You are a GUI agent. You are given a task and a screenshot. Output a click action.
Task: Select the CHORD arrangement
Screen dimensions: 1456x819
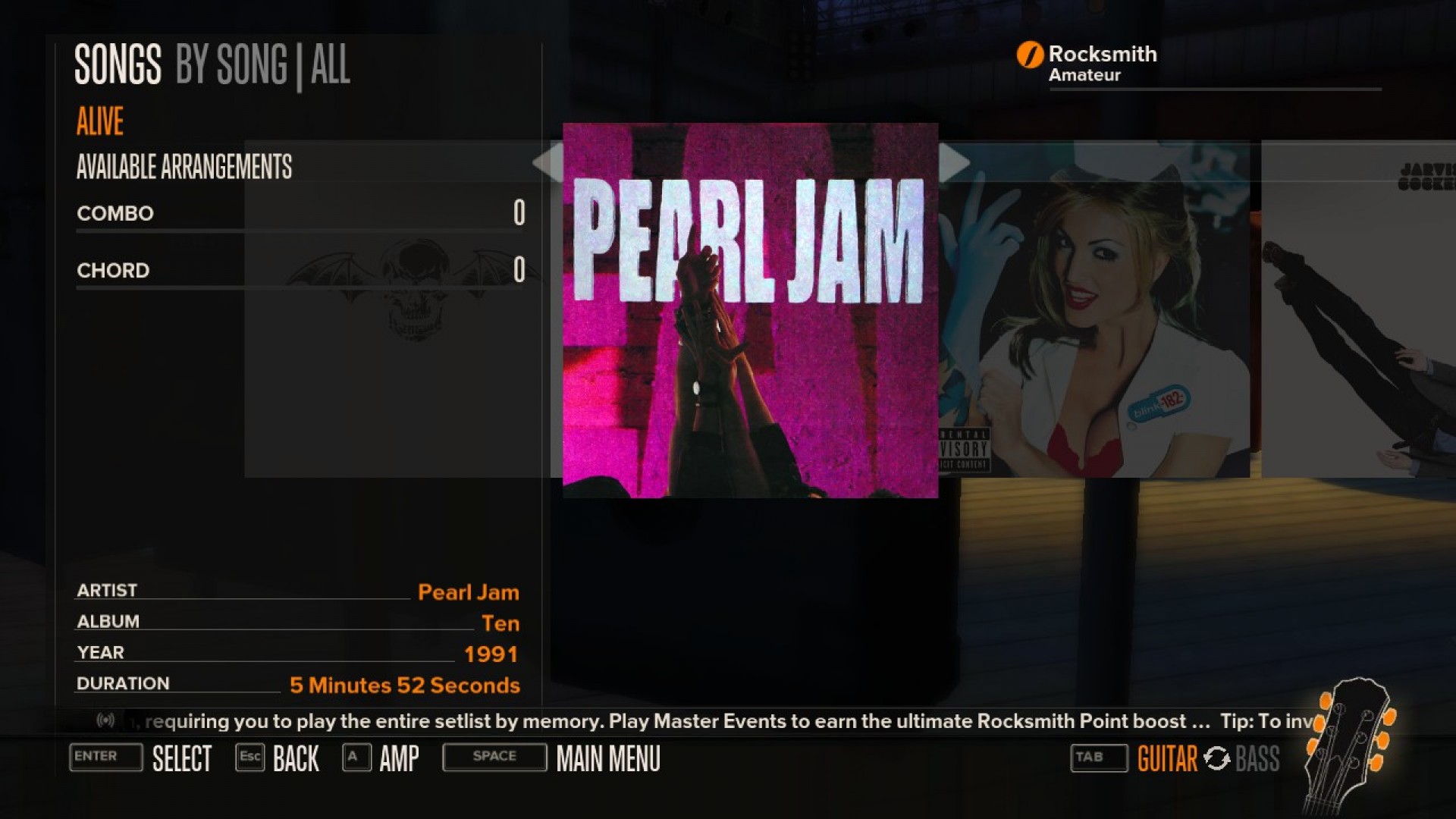(x=112, y=271)
